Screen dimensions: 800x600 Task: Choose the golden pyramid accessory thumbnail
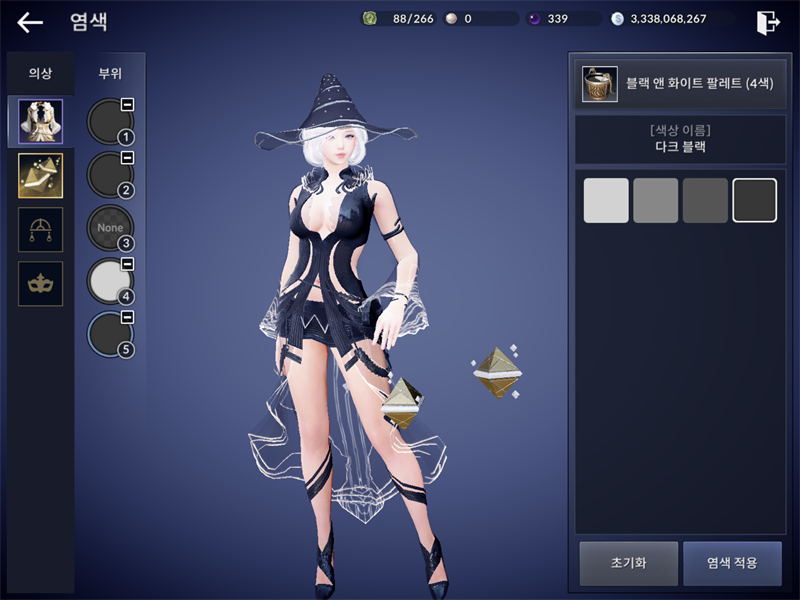[41, 176]
